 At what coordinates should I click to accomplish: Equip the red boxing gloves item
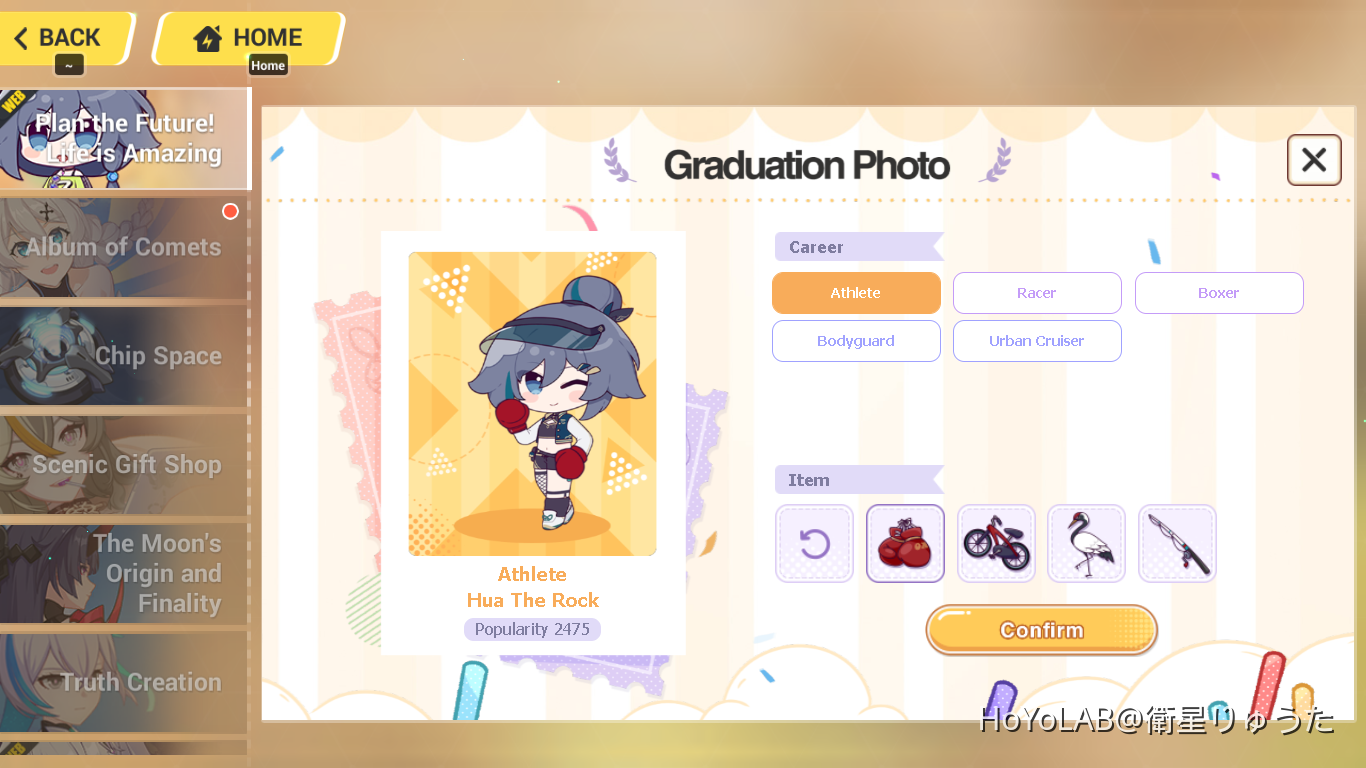pos(905,543)
